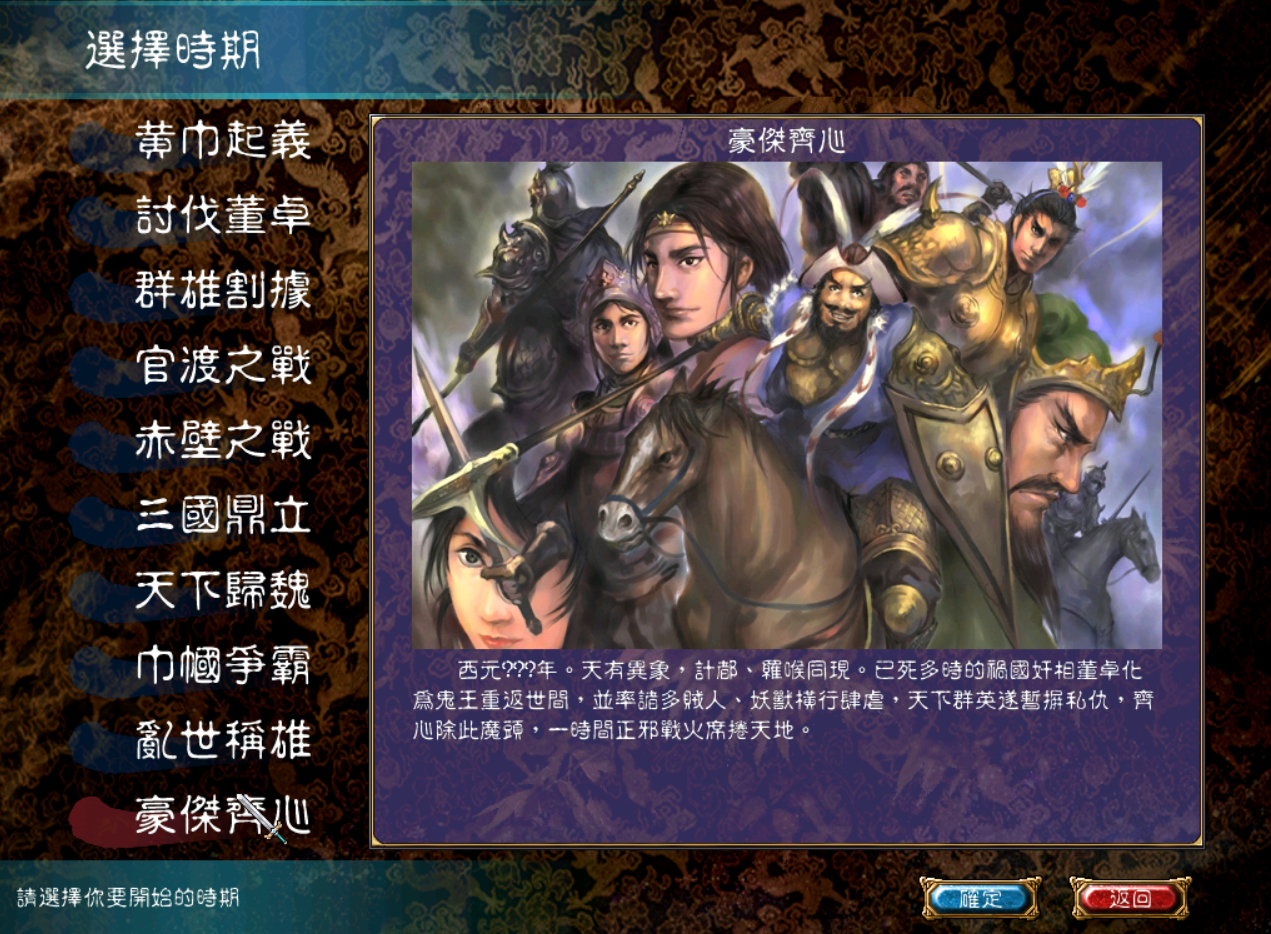Click the 豪傑齊心 scenario artwork
1271x934 pixels.
[x=787, y=405]
